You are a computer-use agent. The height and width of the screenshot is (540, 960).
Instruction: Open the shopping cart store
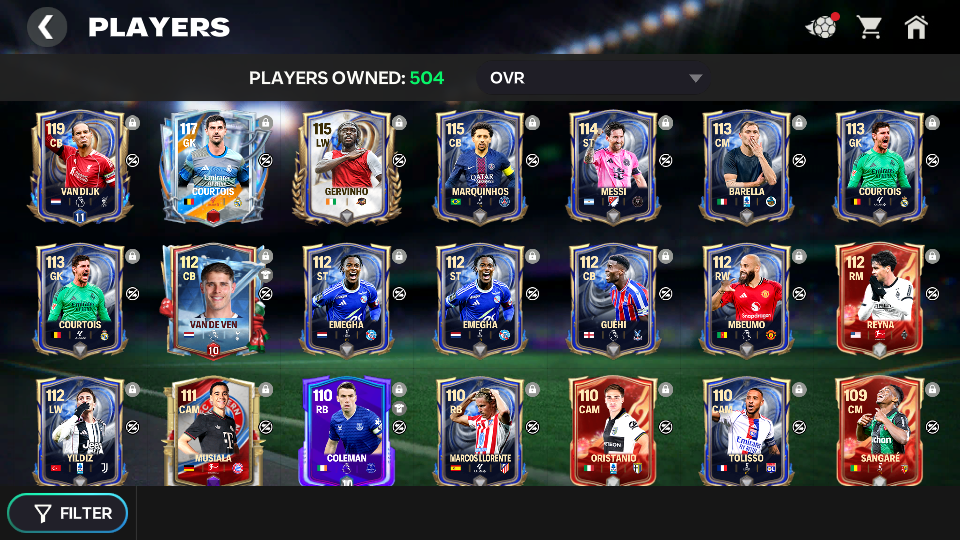869,27
